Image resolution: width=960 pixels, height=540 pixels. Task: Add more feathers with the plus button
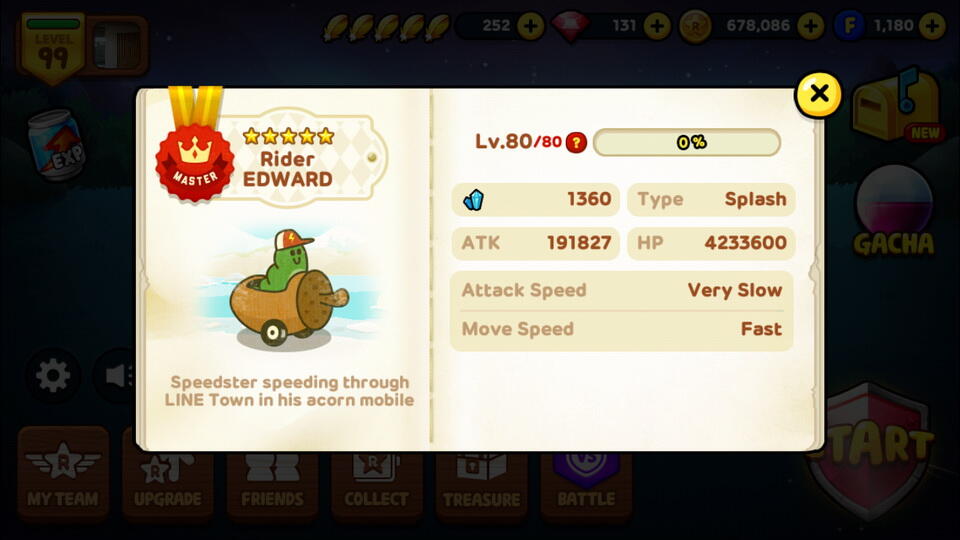point(531,26)
